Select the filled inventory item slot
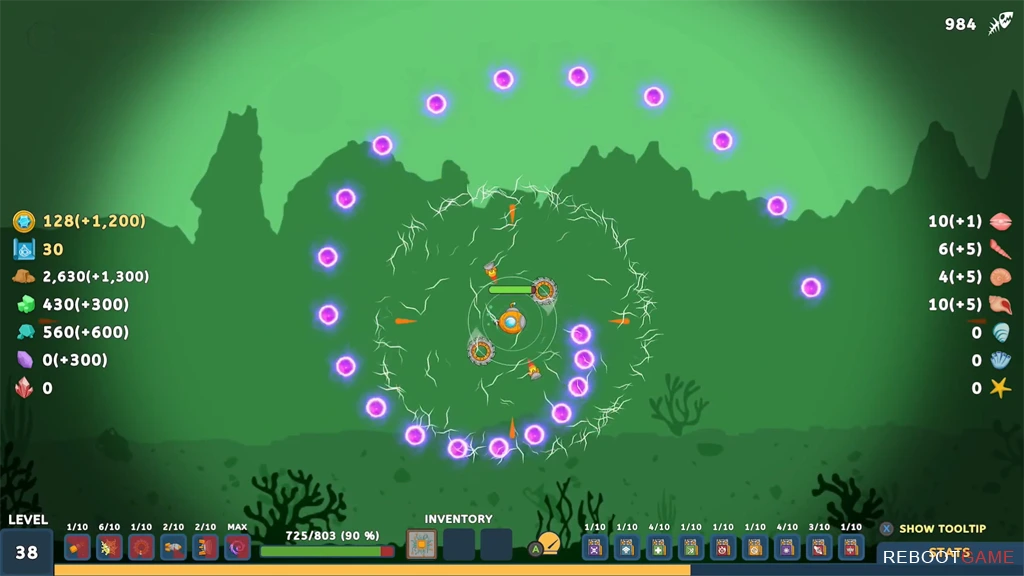The image size is (1024, 576). pyautogui.click(x=421, y=545)
